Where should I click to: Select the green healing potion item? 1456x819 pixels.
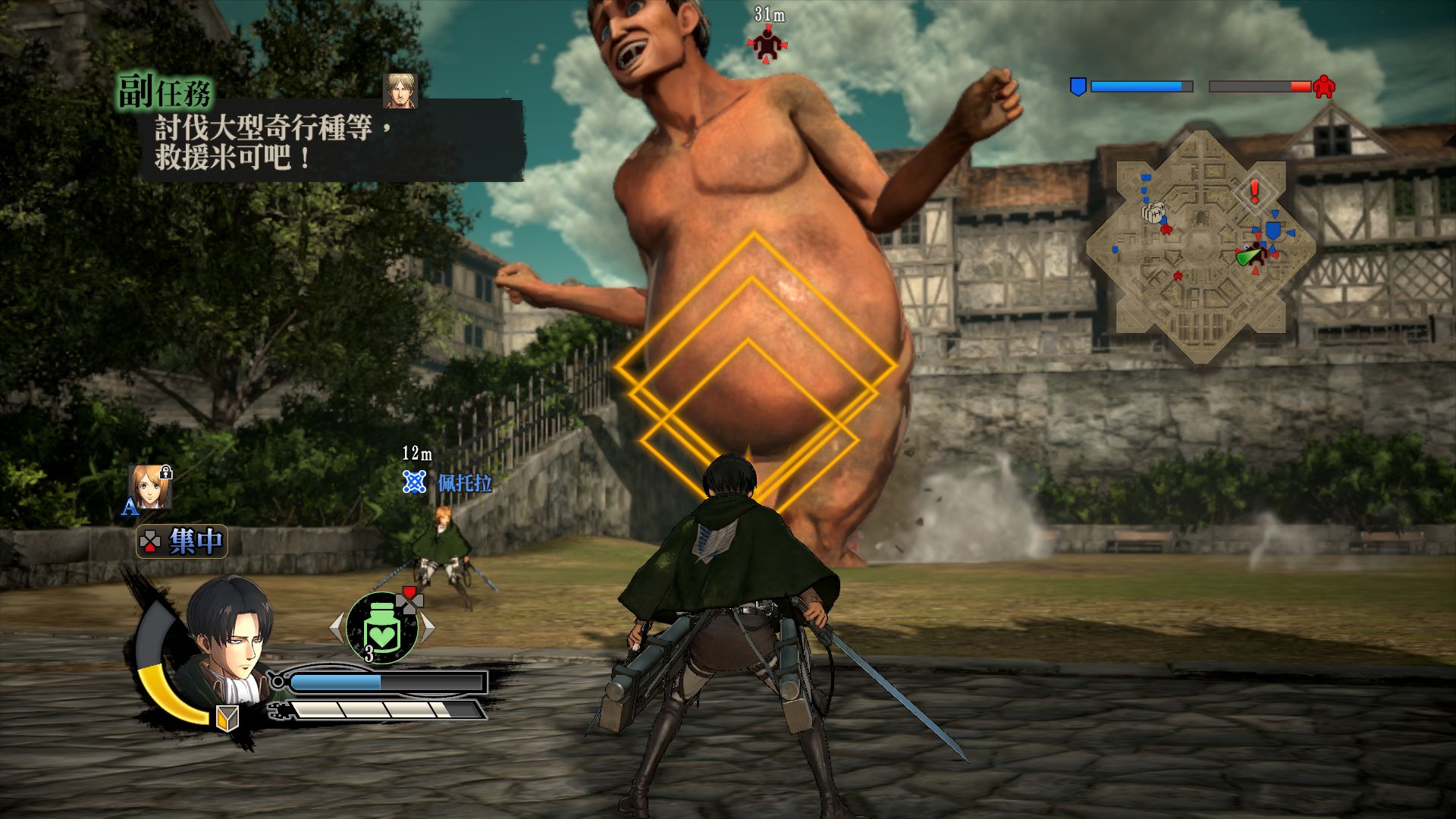click(382, 629)
